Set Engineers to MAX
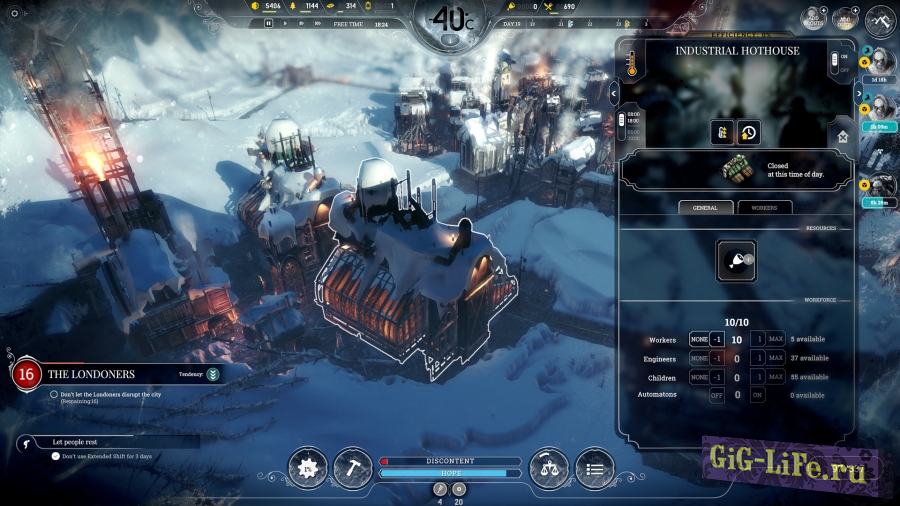Screen dimensions: 900x506 pos(775,358)
